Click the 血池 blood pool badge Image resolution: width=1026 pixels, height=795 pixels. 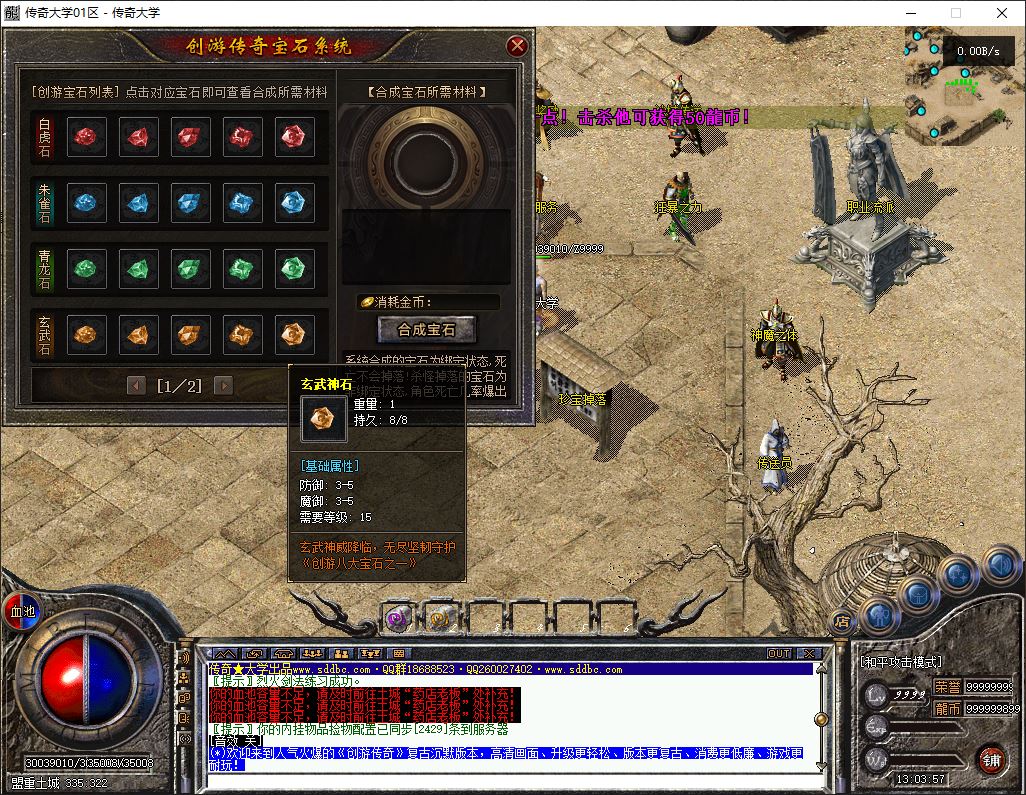coord(21,610)
